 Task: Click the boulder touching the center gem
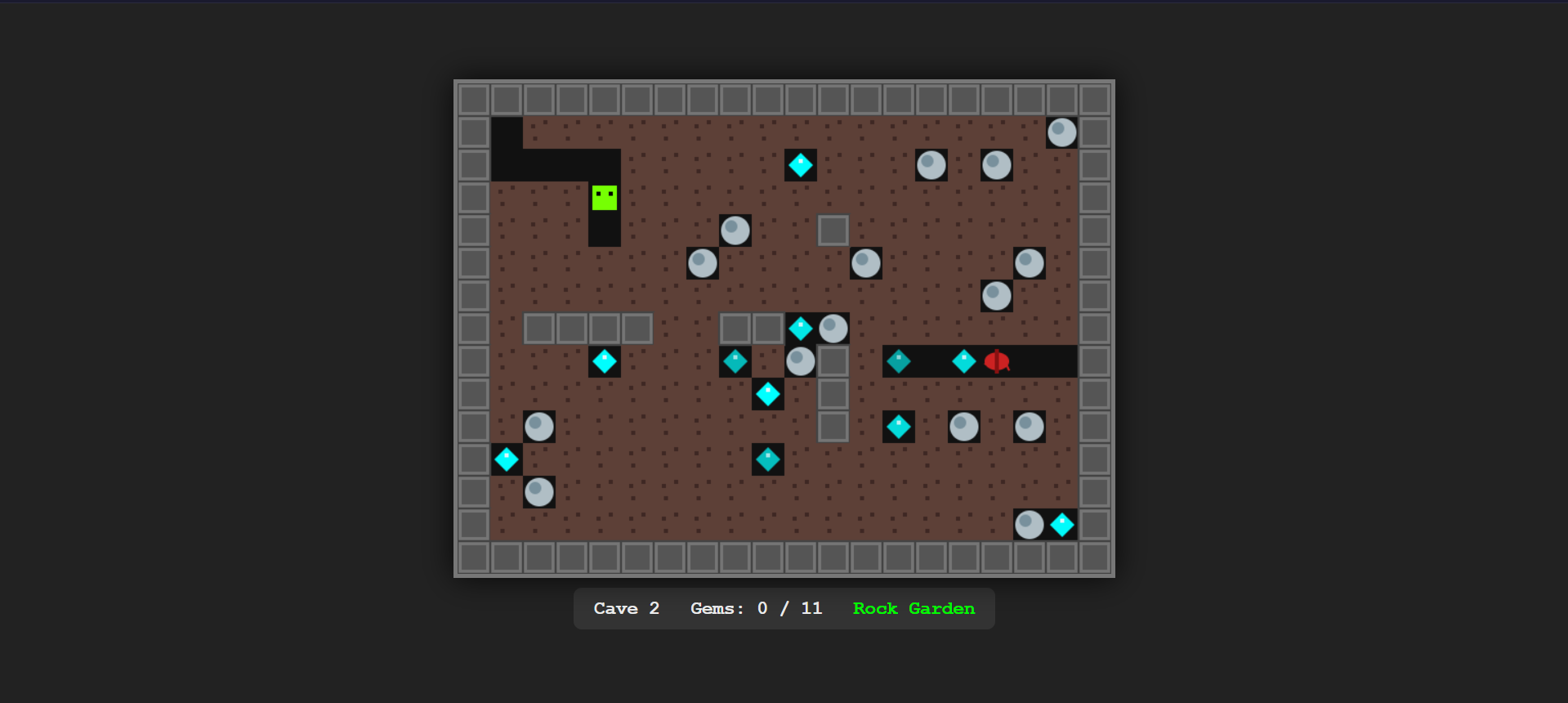pos(833,328)
